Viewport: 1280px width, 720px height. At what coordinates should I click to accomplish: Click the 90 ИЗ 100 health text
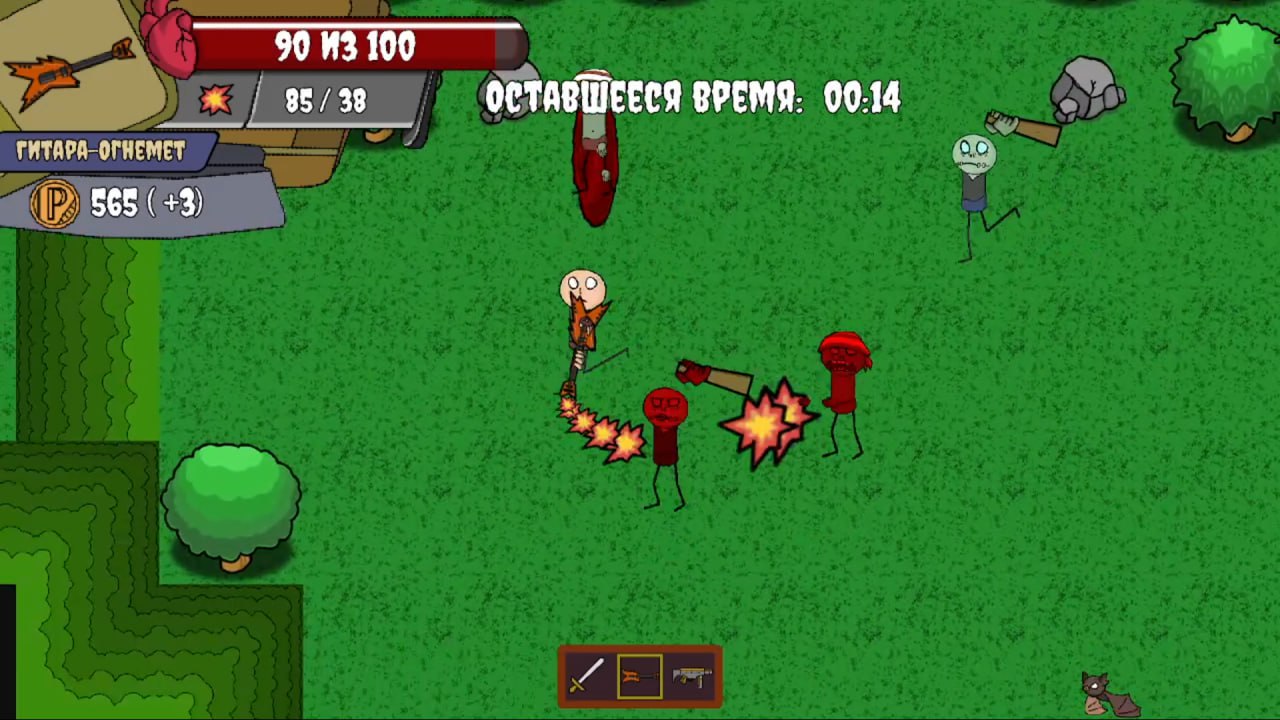point(344,45)
